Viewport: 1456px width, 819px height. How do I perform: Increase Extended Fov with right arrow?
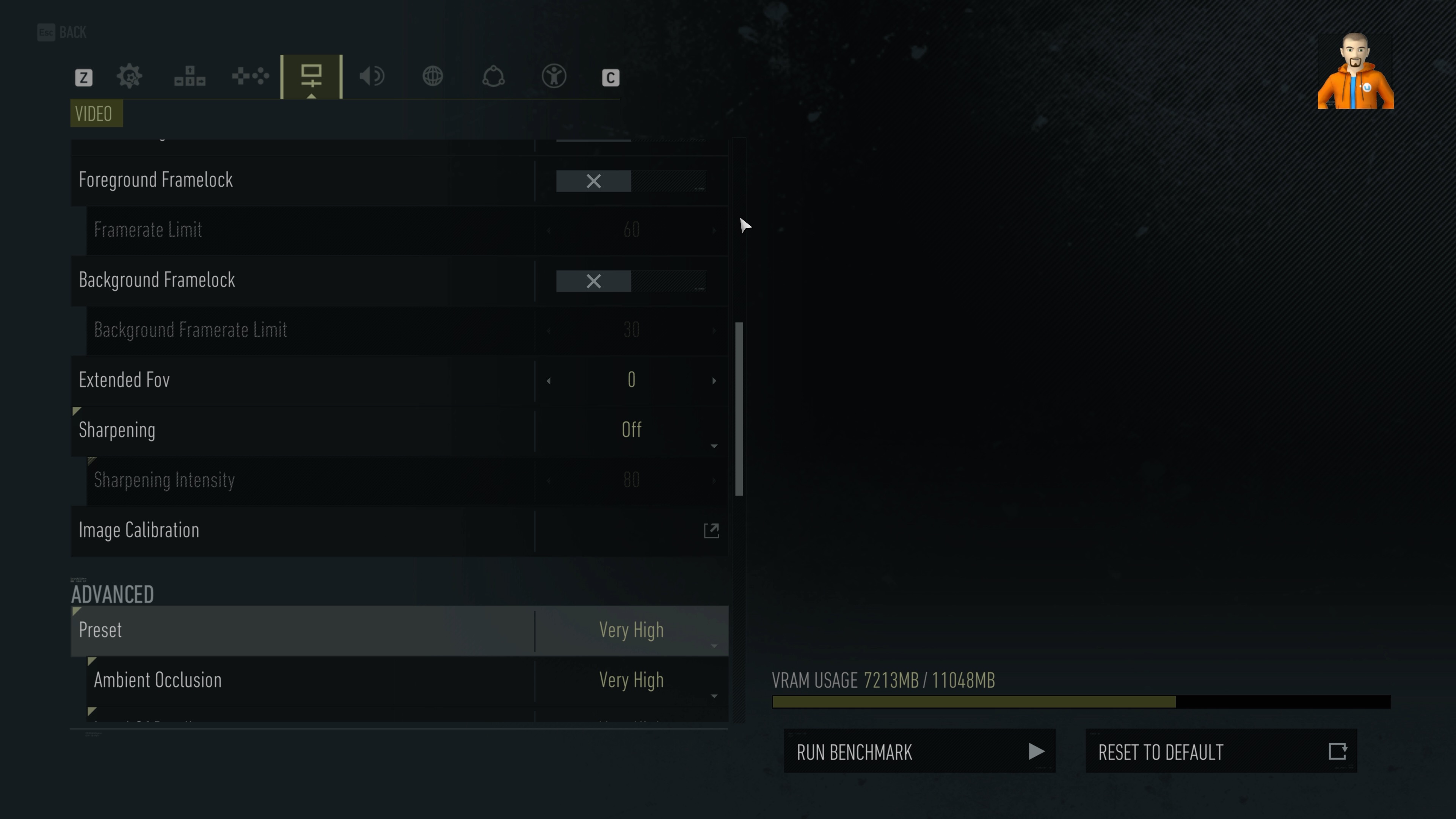714,380
